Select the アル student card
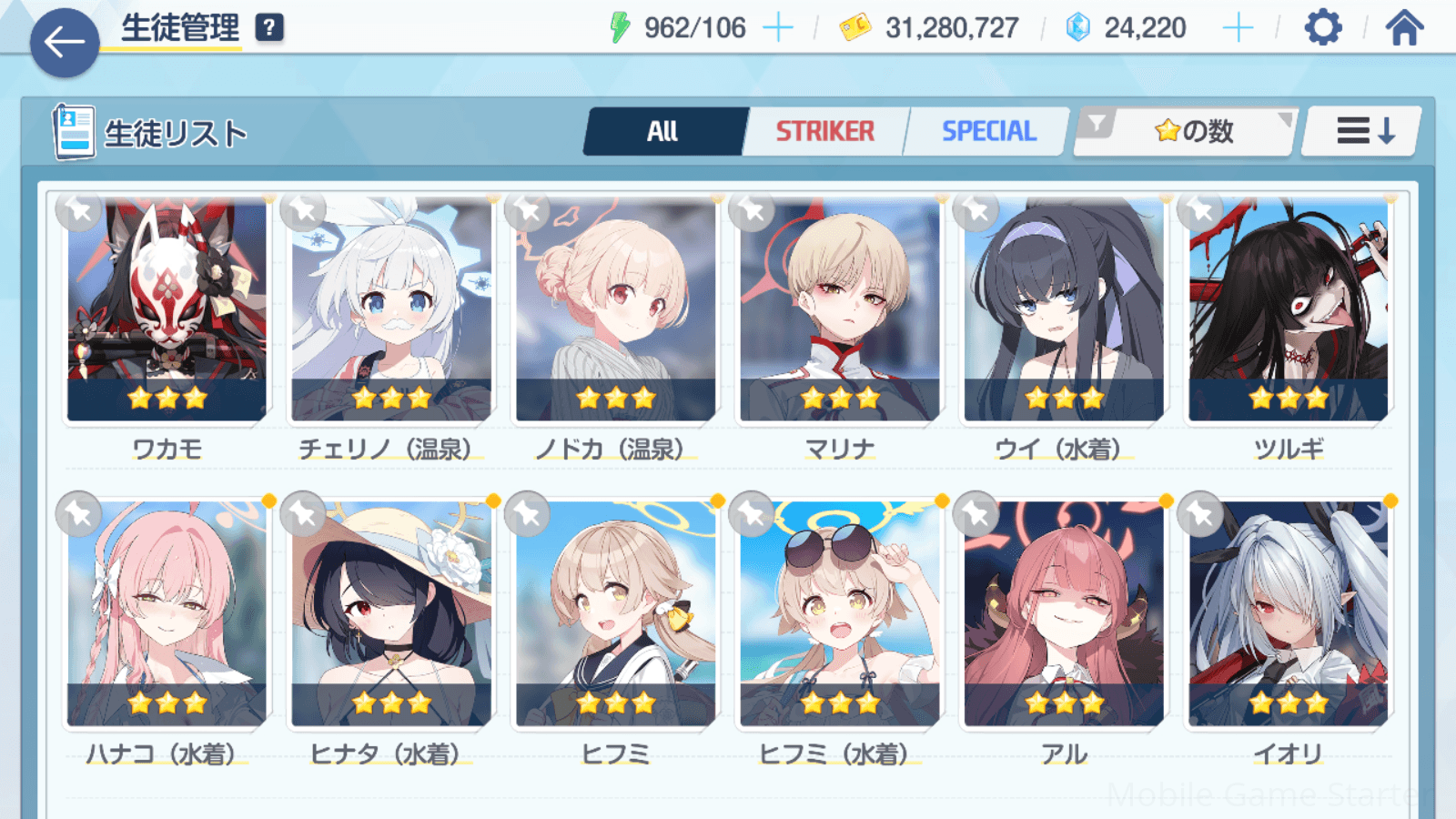Screen dimensions: 1456x819 pos(1064,614)
